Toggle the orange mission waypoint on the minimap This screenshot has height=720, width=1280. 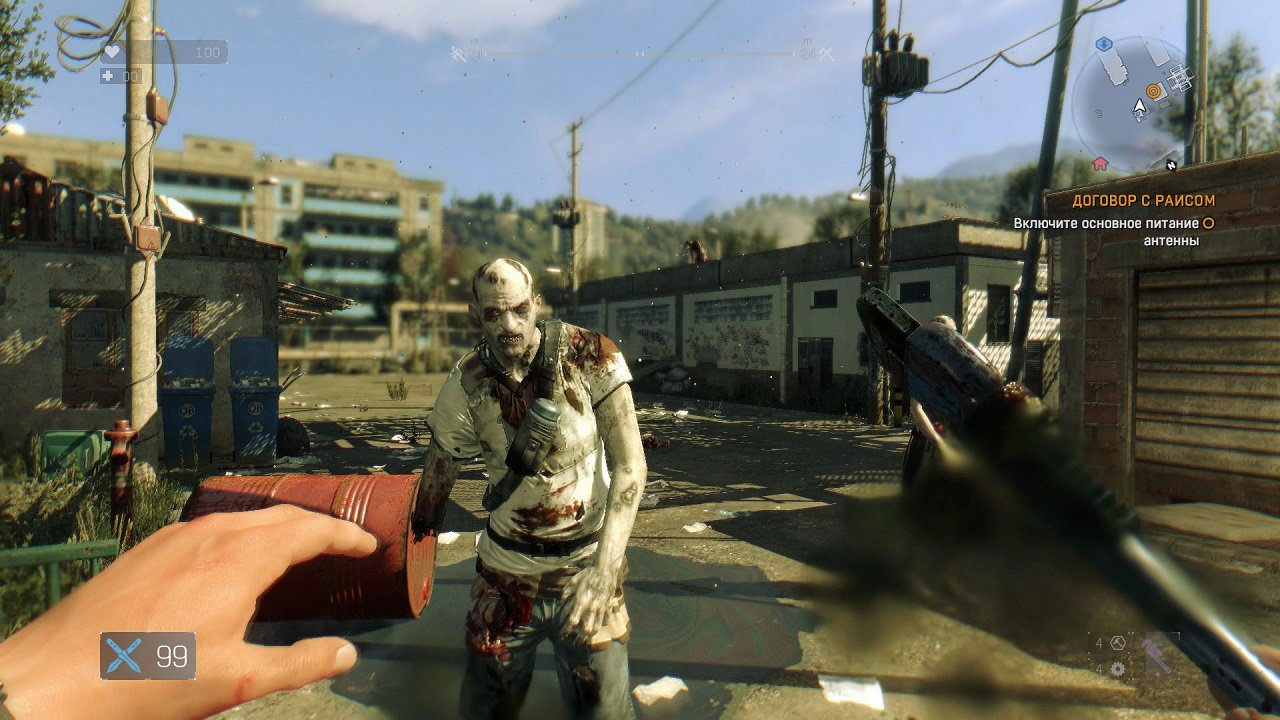pos(1153,91)
